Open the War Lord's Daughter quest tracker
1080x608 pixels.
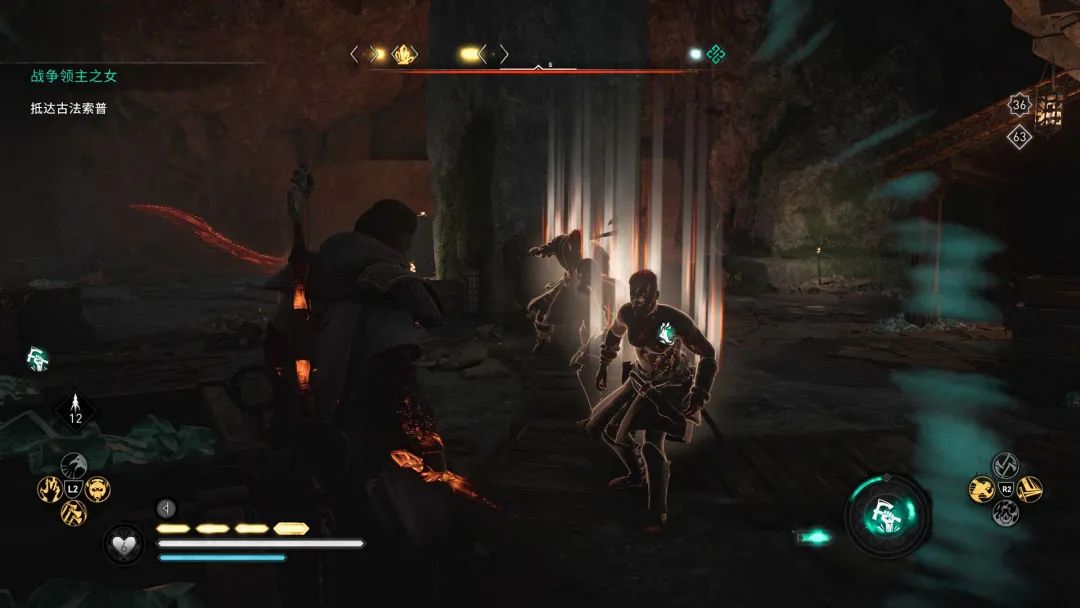73,76
